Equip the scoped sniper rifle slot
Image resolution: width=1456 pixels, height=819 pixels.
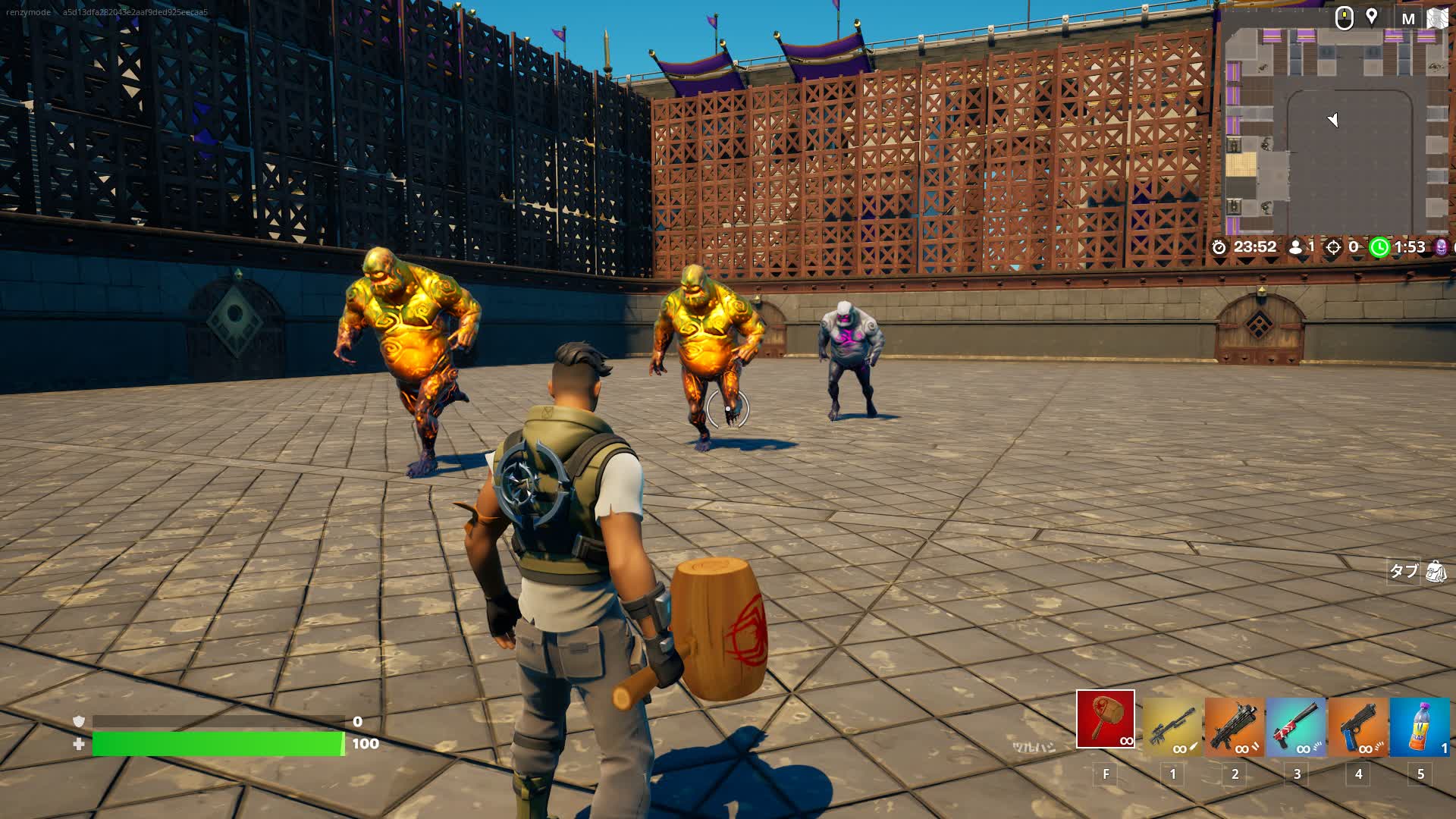coord(1172,726)
